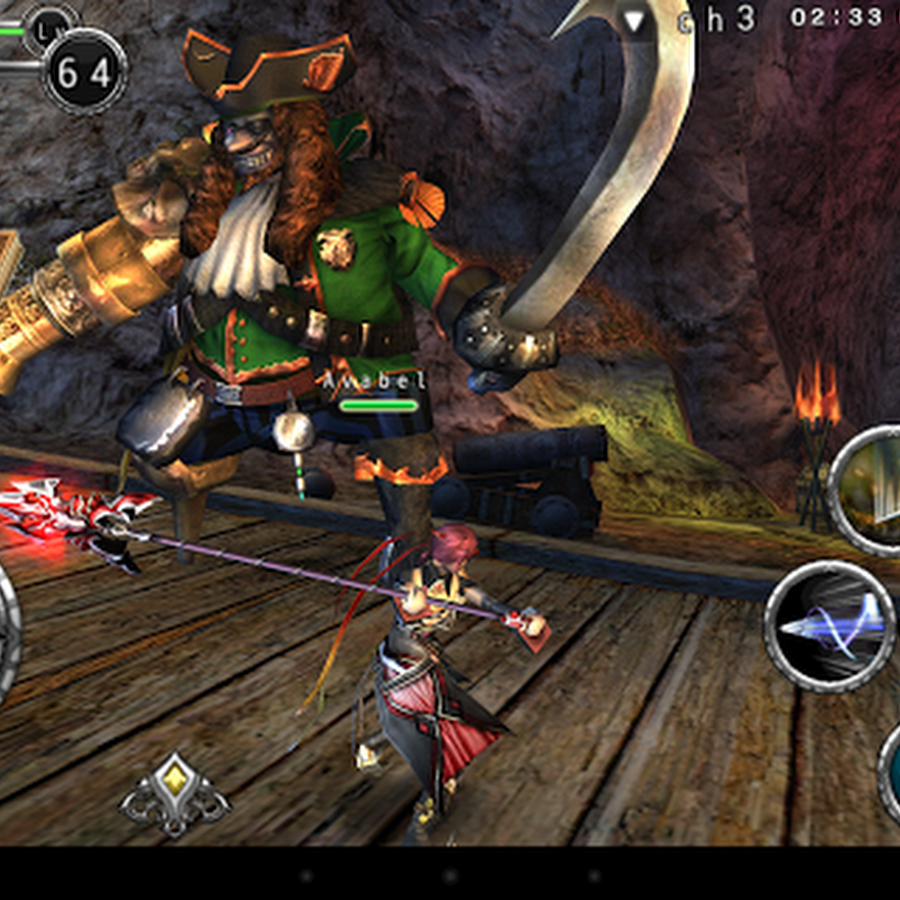Select the level 64 character badge
The width and height of the screenshot is (900, 900).
[x=85, y=72]
